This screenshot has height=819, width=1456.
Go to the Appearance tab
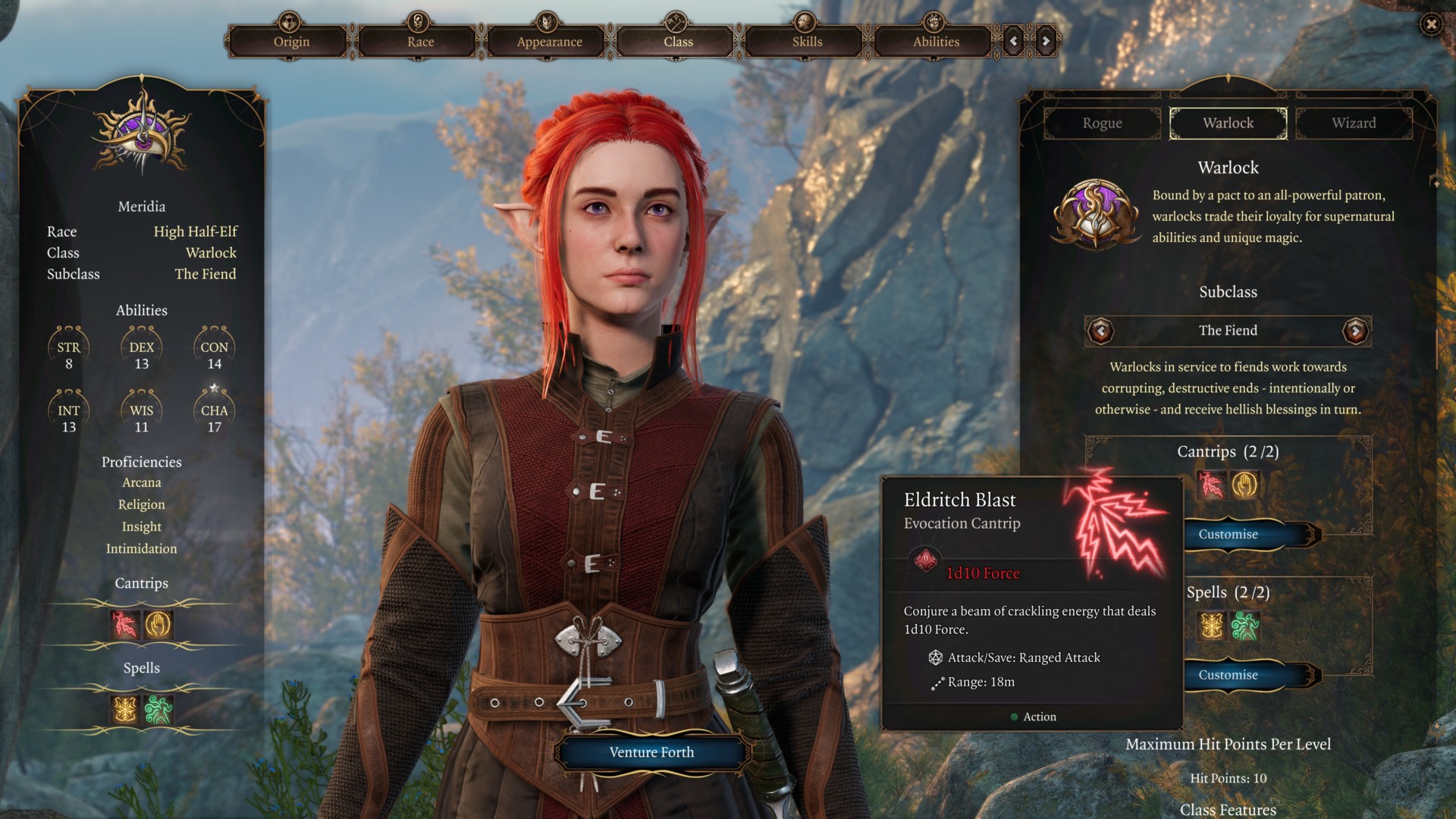[549, 42]
